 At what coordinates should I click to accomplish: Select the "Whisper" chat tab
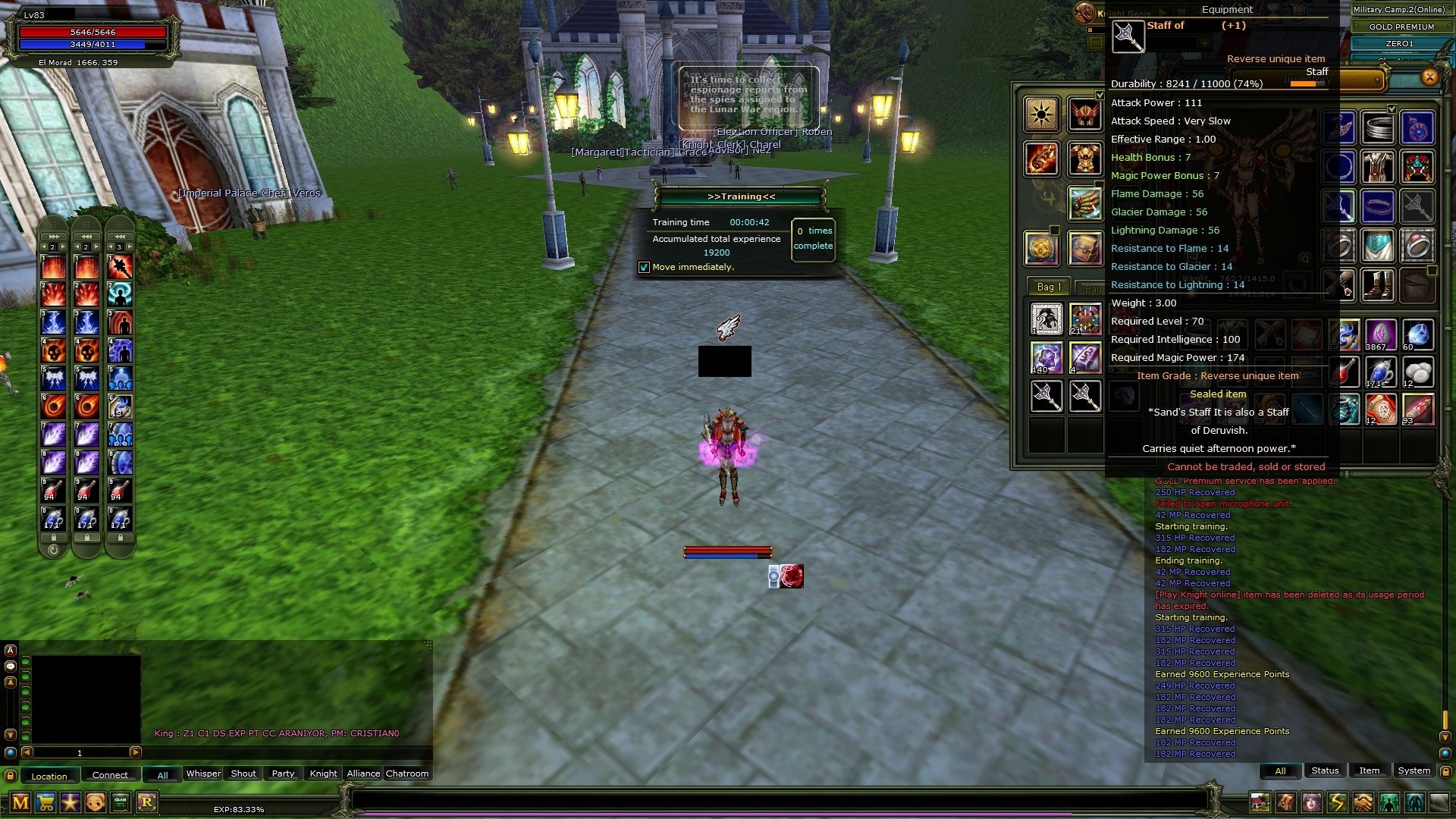[x=203, y=773]
